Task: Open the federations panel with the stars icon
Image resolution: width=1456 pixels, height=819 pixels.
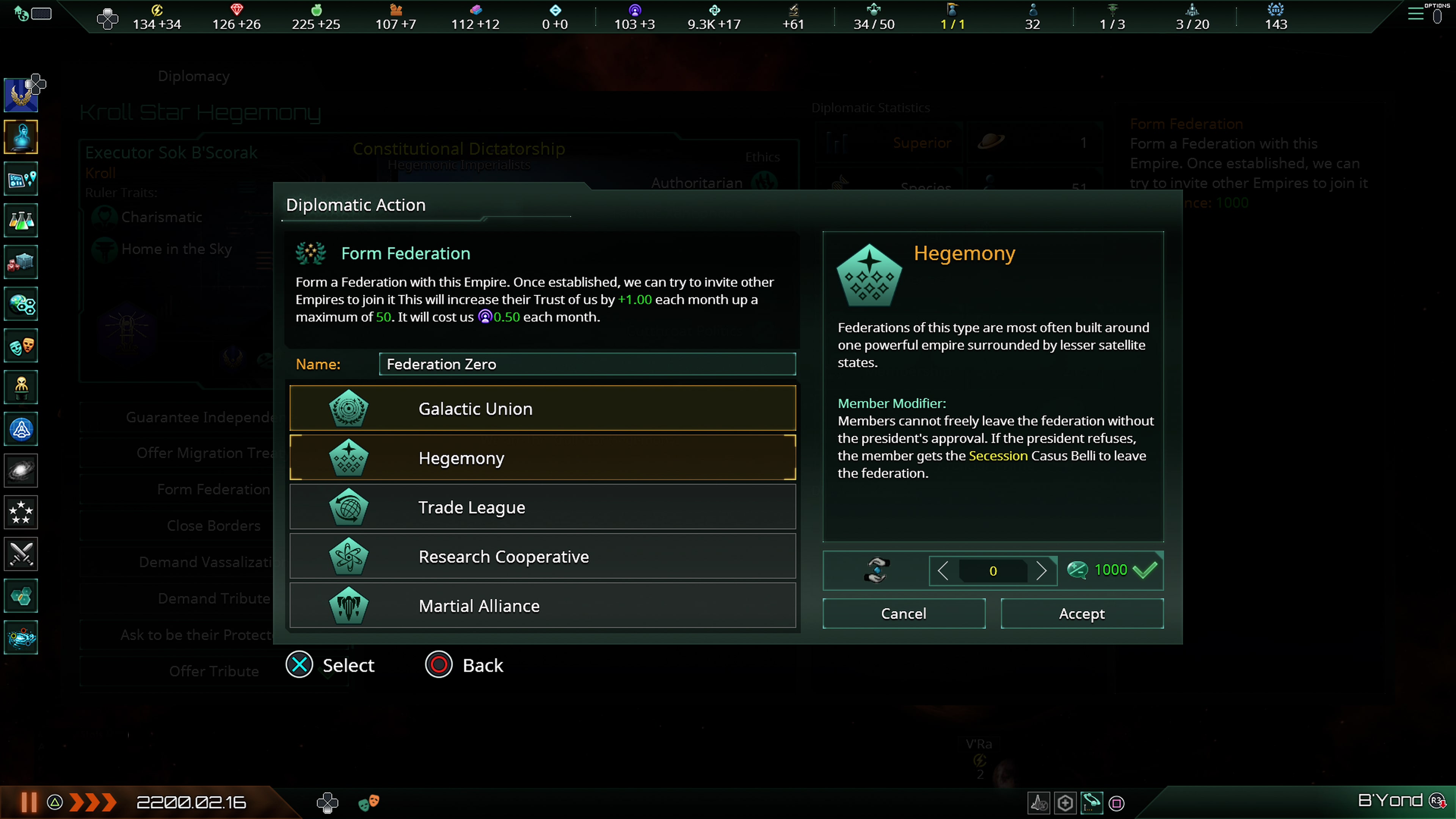Action: 21,512
